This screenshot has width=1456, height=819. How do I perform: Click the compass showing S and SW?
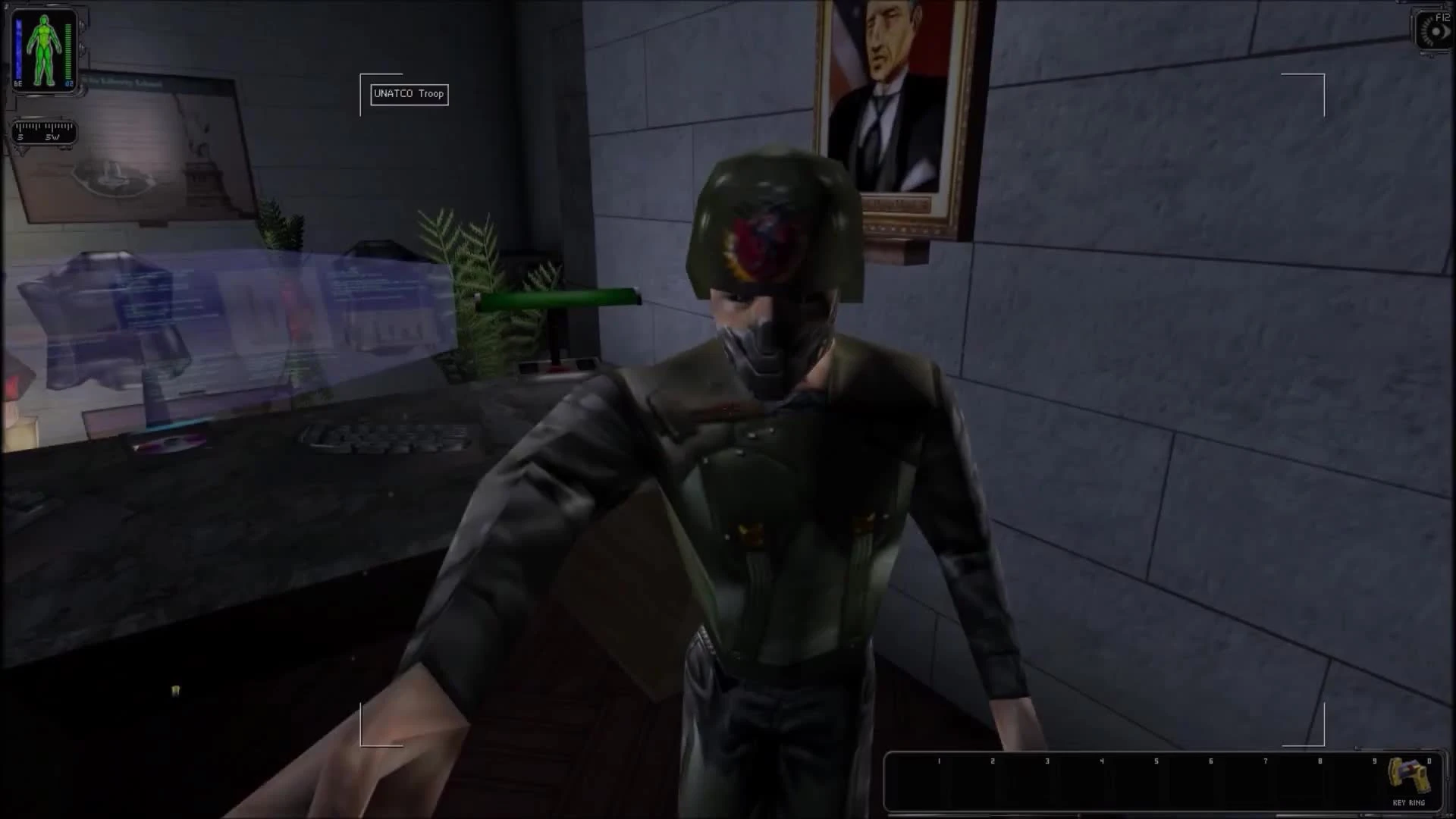click(x=43, y=131)
